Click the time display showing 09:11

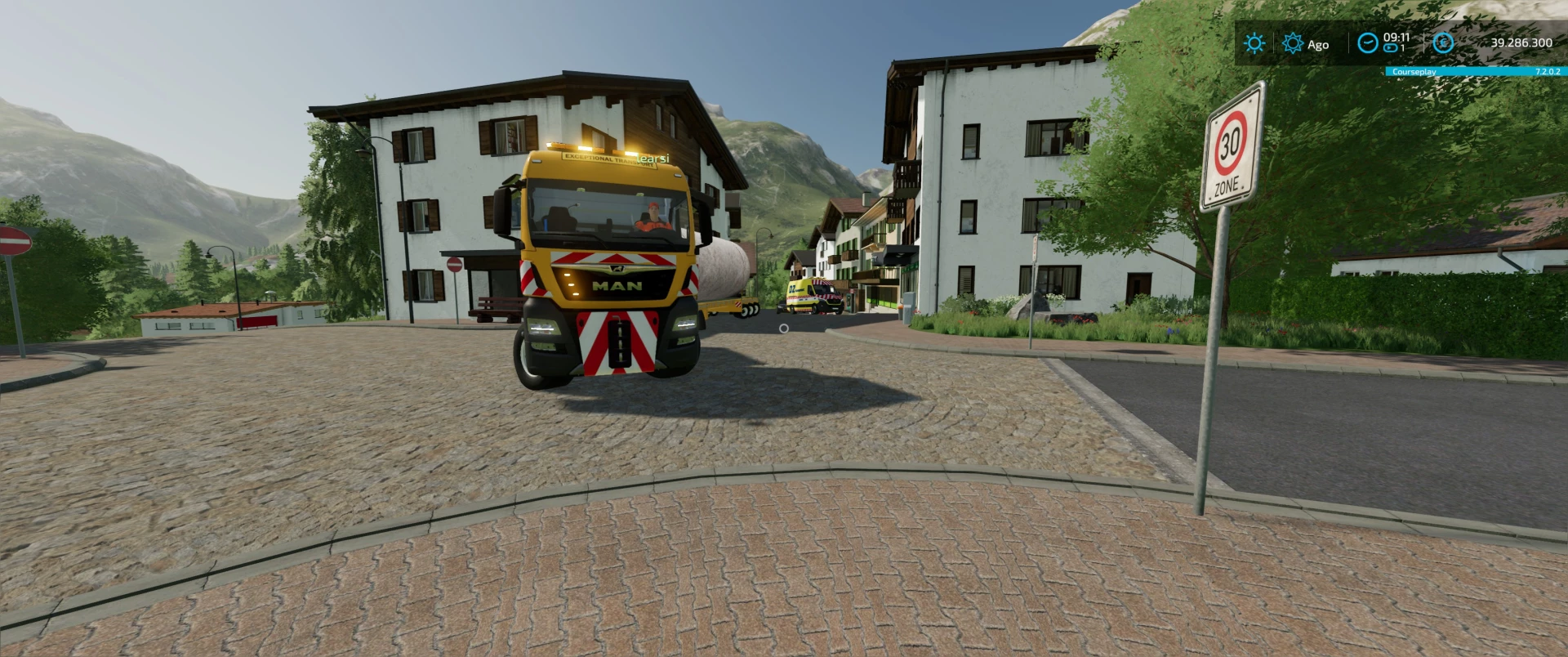pos(1396,37)
